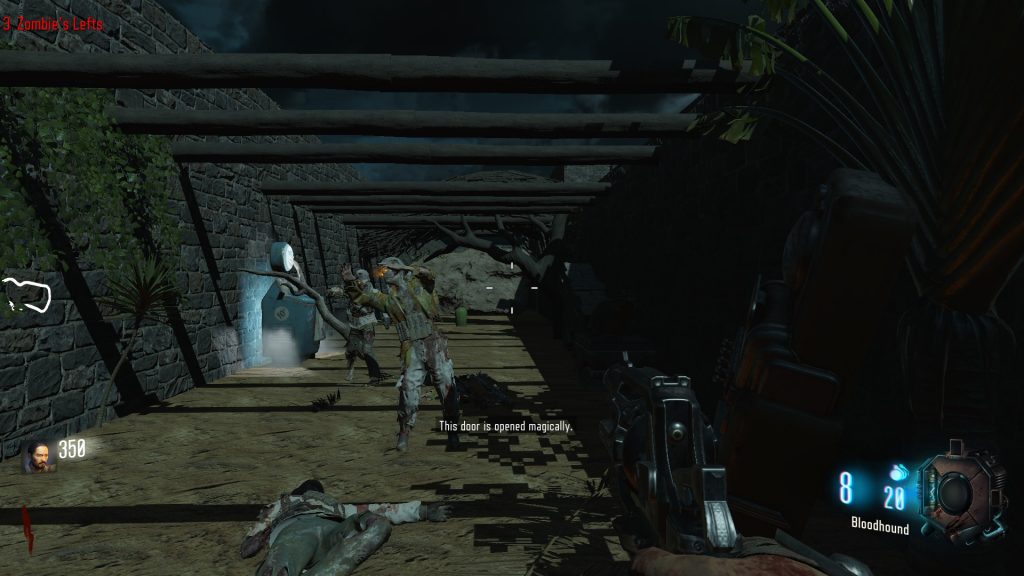The image size is (1024, 576).
Task: Select the weapon dial beside Bloodhound
Action: [959, 491]
